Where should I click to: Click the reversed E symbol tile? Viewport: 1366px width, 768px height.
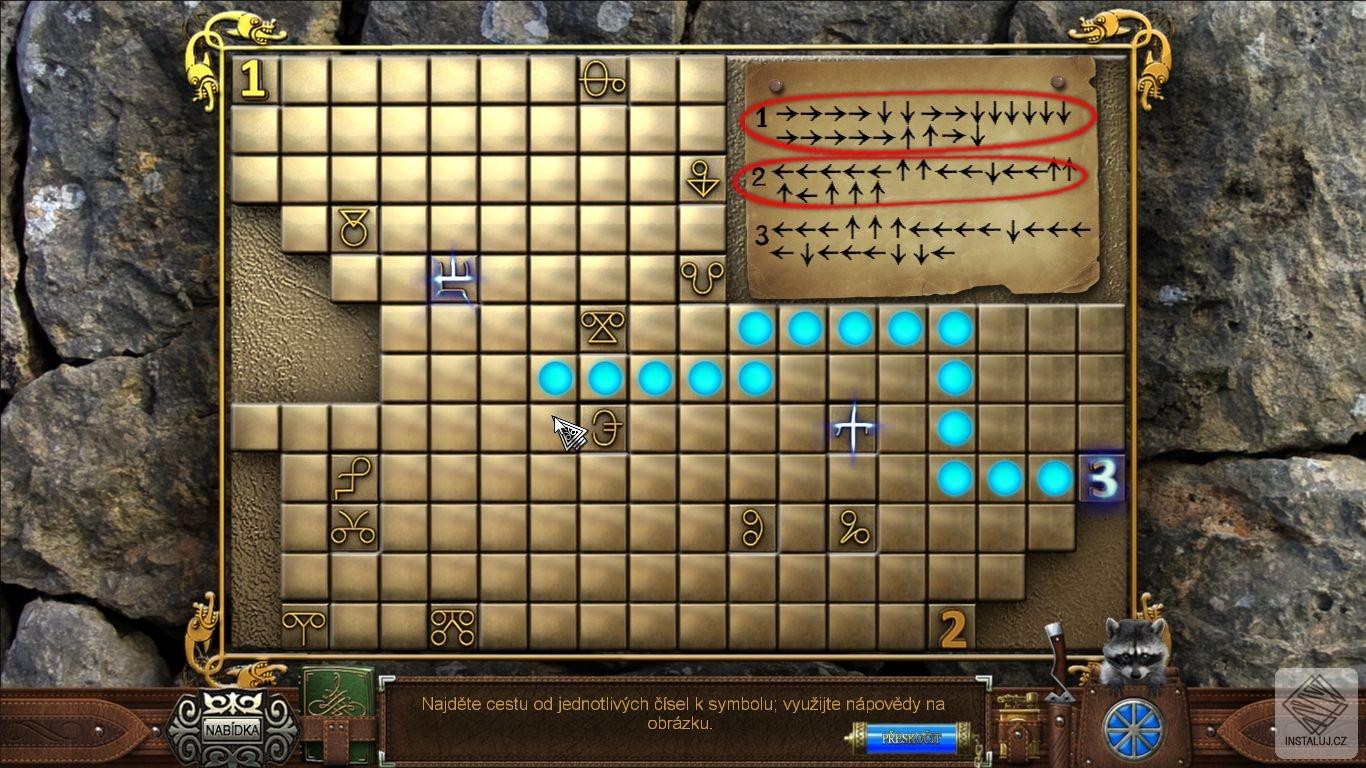605,429
